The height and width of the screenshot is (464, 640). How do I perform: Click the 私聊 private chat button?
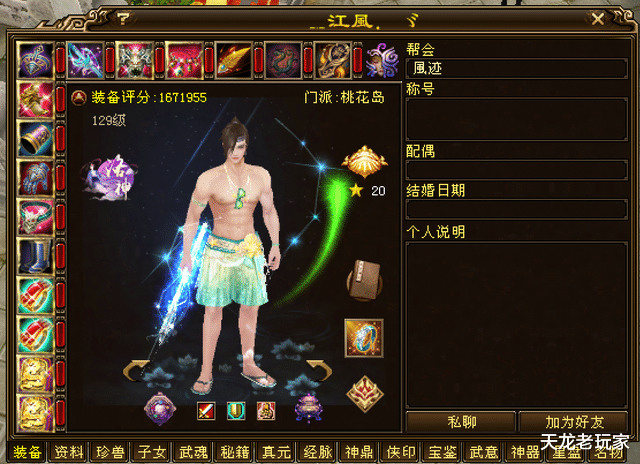(460, 422)
